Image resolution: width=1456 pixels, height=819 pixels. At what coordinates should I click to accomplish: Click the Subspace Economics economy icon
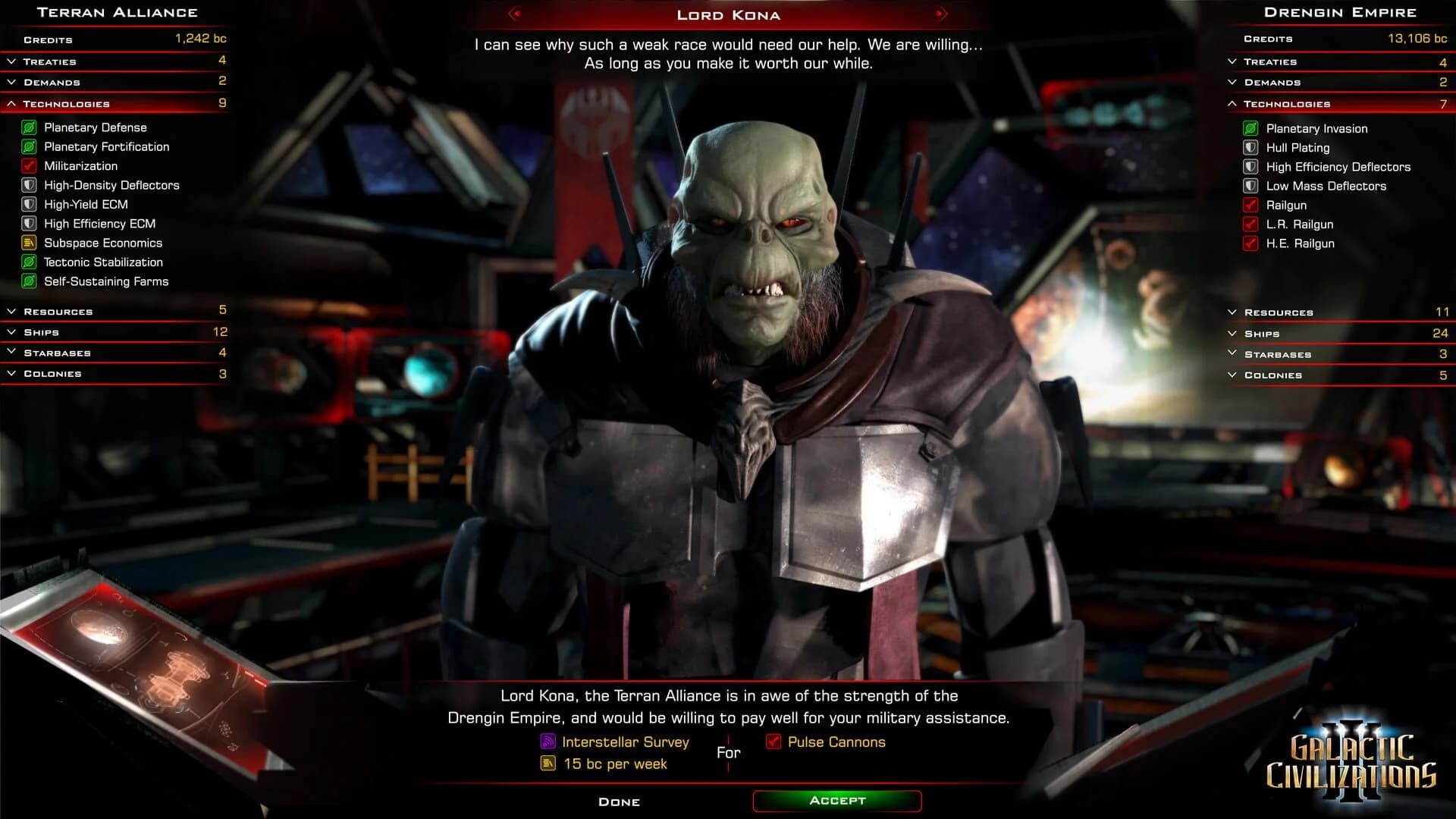click(29, 243)
